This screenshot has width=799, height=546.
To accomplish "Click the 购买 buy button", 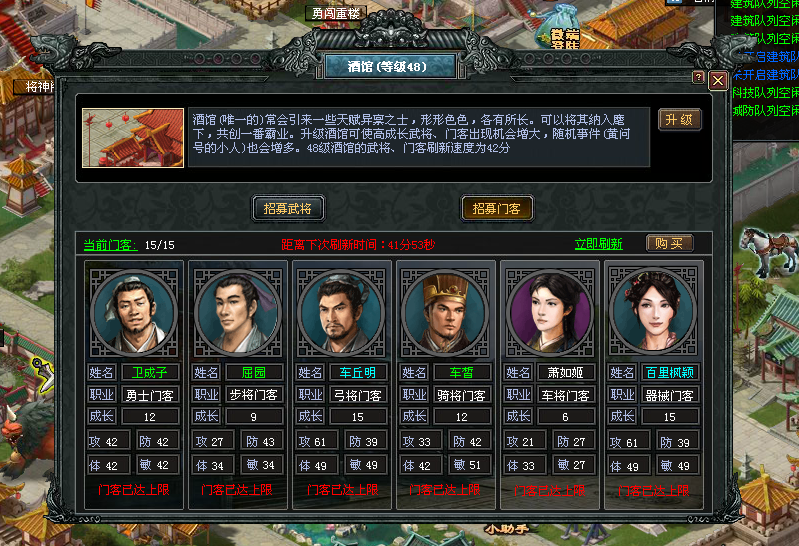I will click(669, 243).
